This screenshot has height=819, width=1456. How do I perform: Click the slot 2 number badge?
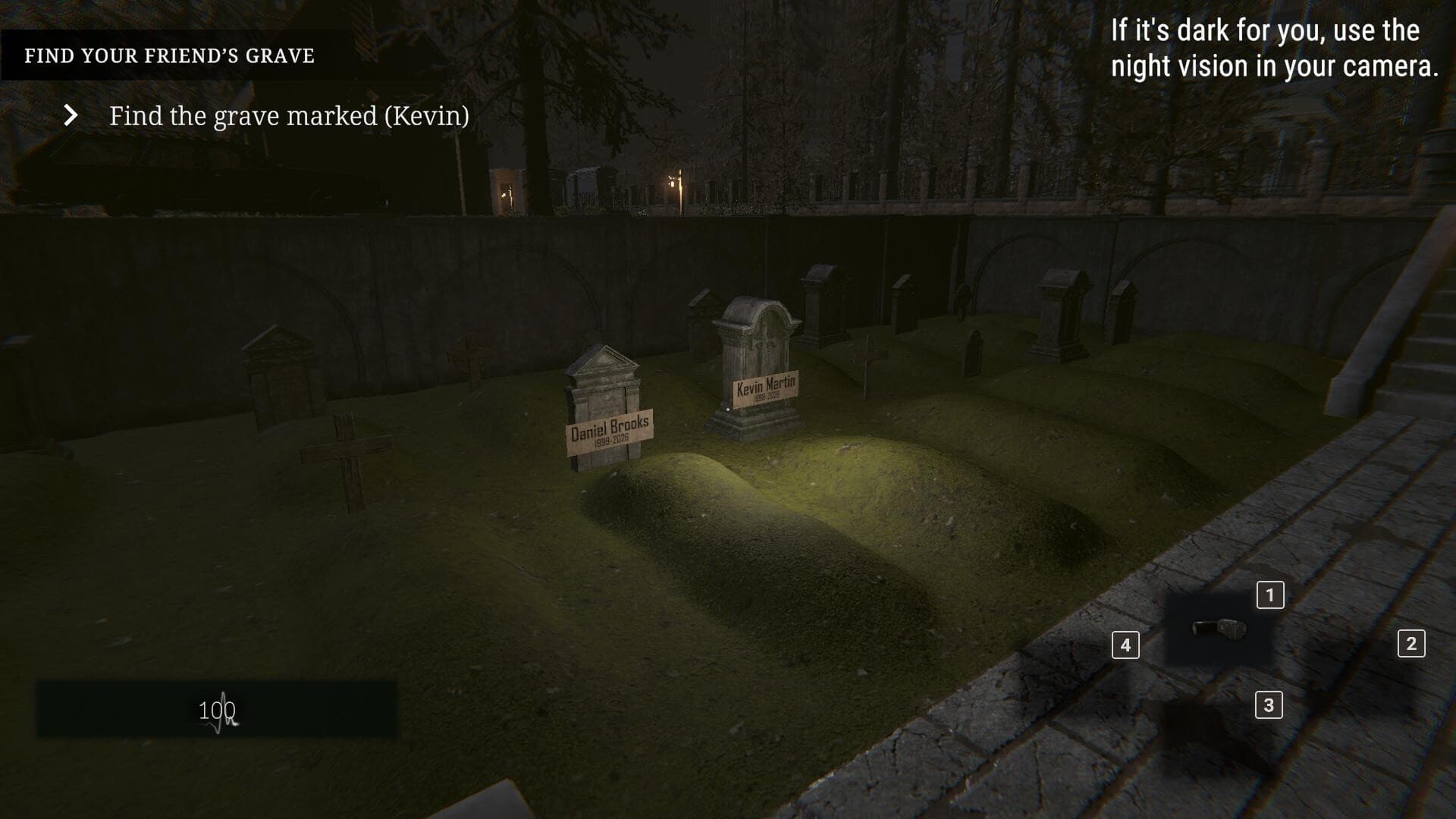tap(1412, 644)
